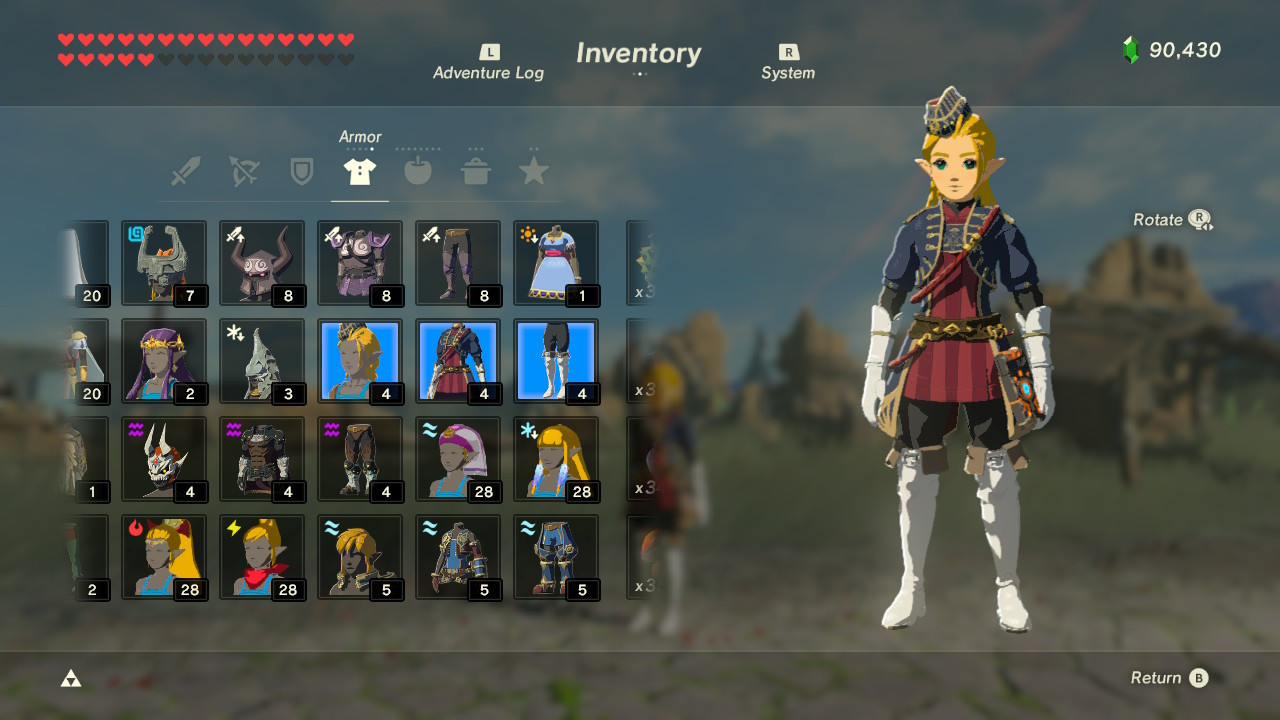Click the Inventory title heading
Image resolution: width=1280 pixels, height=720 pixels.
638,53
